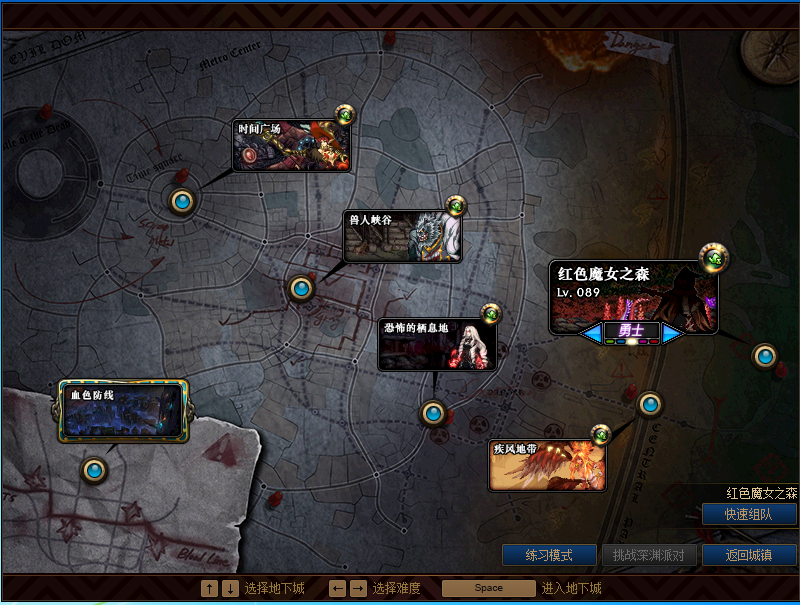Return to town with 返回城镇

point(749,554)
